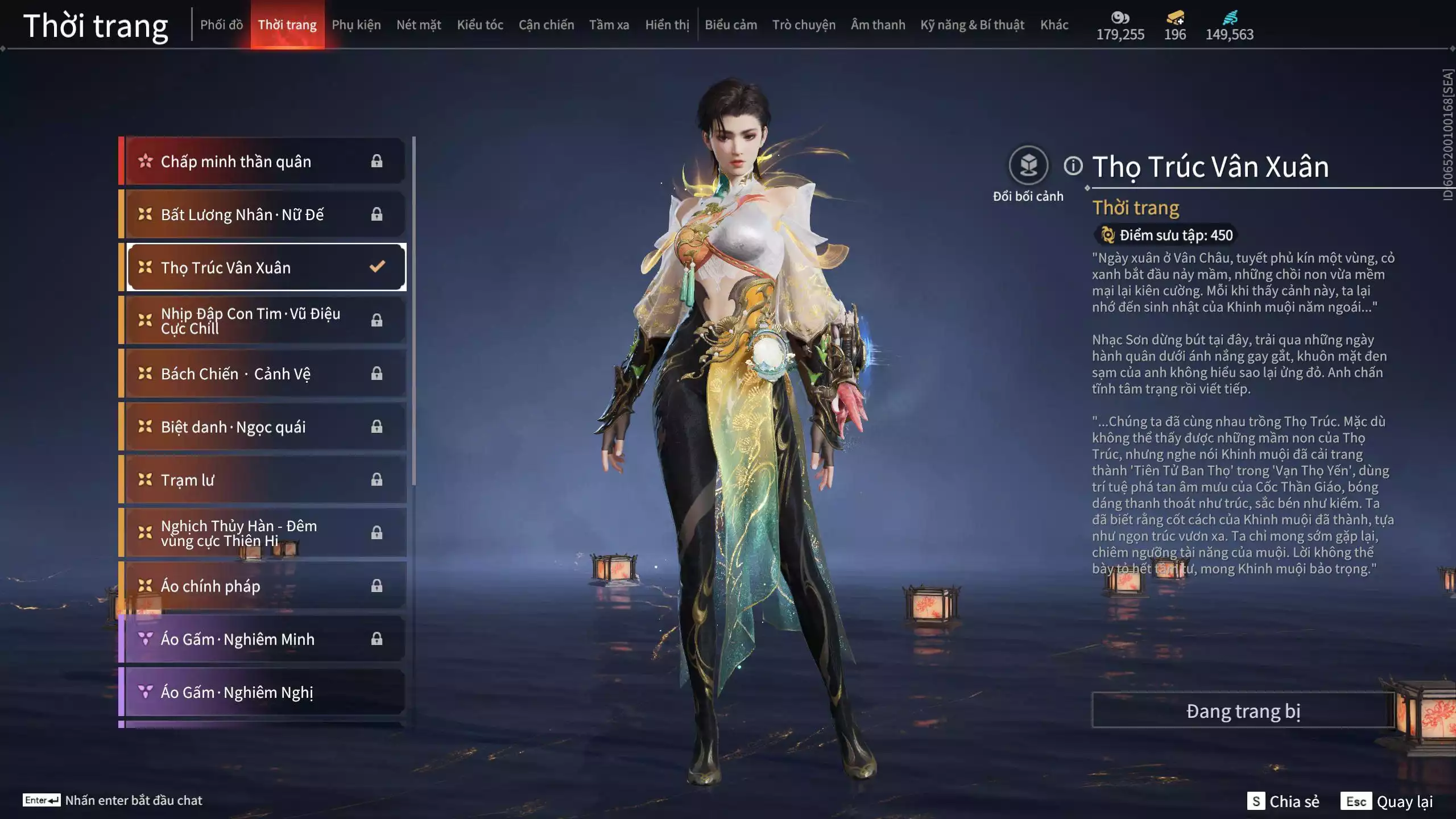This screenshot has width=1456, height=819.
Task: Preview the Bách Chiến · Cảnh Vệ outfit
Action: 264,374
